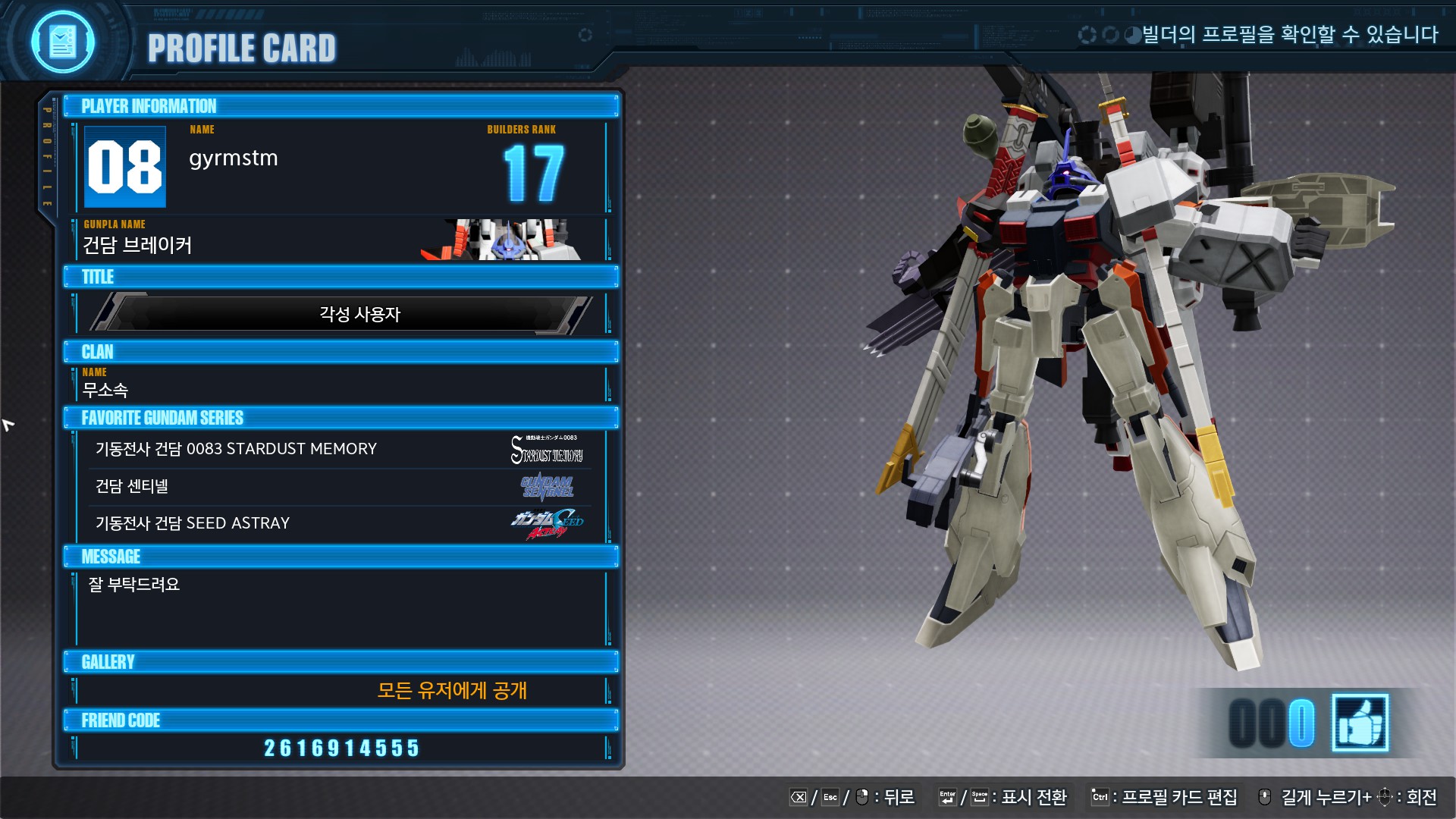The image size is (1456, 819).
Task: Open the 건담 브레이커 Gunpla thumbnail
Action: 503,240
